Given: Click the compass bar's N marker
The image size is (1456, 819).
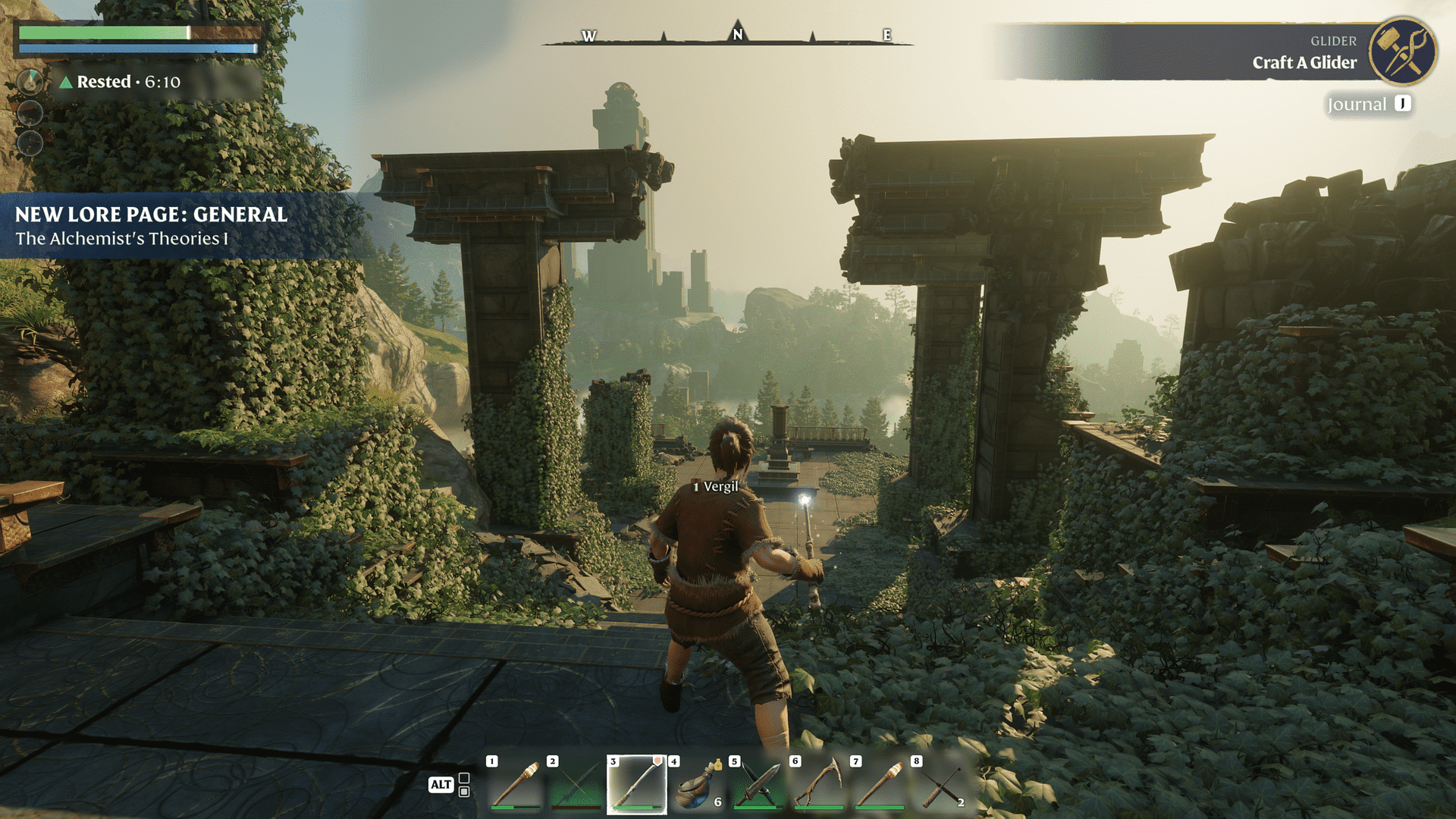Looking at the screenshot, I should click(x=737, y=34).
